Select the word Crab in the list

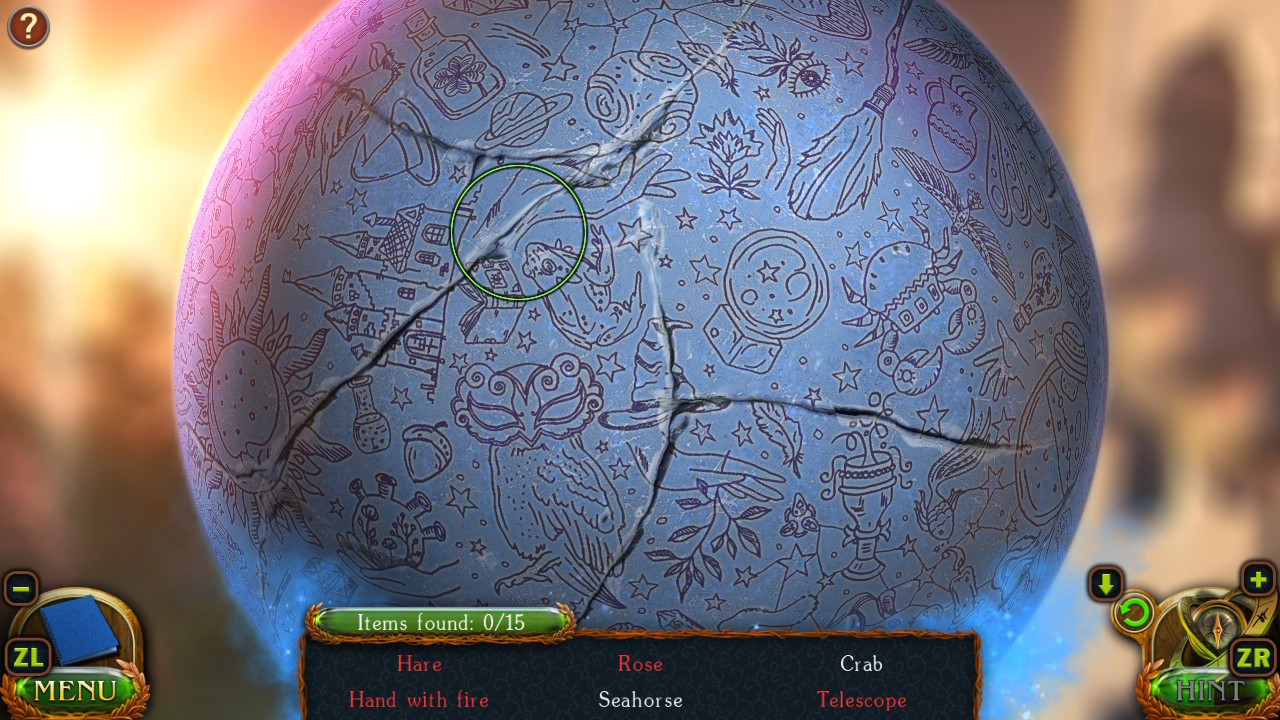(861, 664)
